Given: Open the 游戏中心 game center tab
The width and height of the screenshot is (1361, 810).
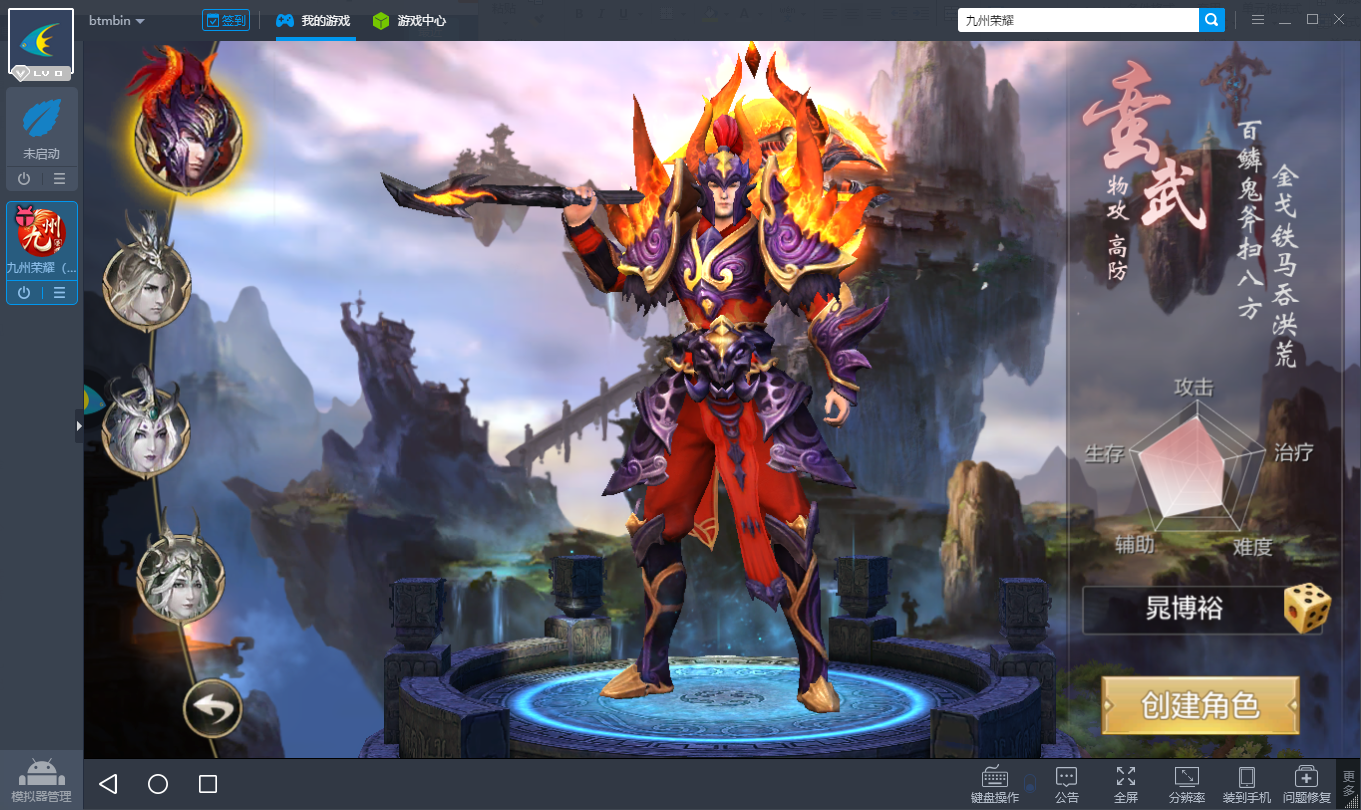Looking at the screenshot, I should (x=409, y=20).
